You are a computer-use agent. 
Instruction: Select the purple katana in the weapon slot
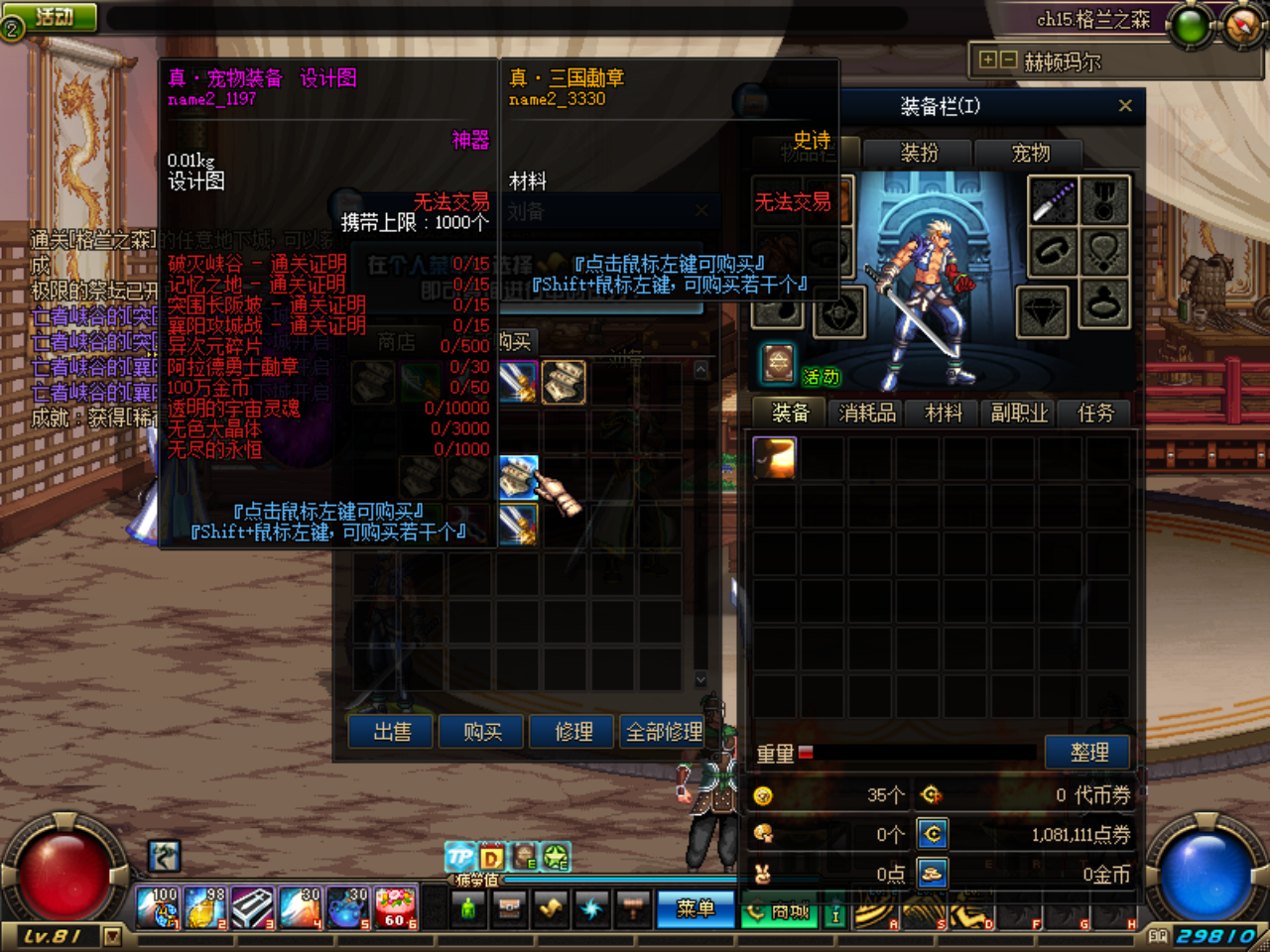(x=1052, y=198)
